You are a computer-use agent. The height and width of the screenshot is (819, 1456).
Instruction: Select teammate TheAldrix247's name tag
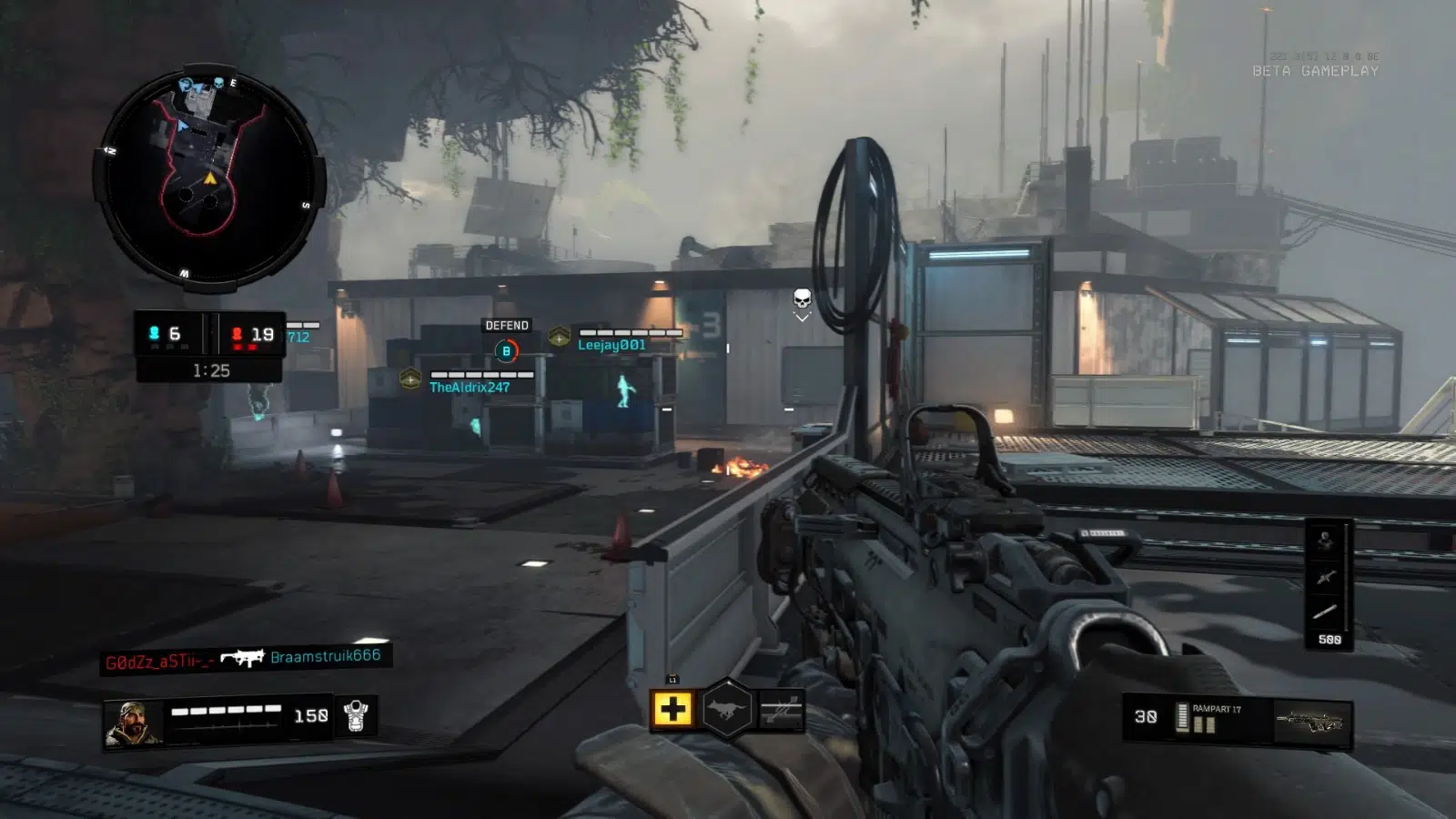470,388
